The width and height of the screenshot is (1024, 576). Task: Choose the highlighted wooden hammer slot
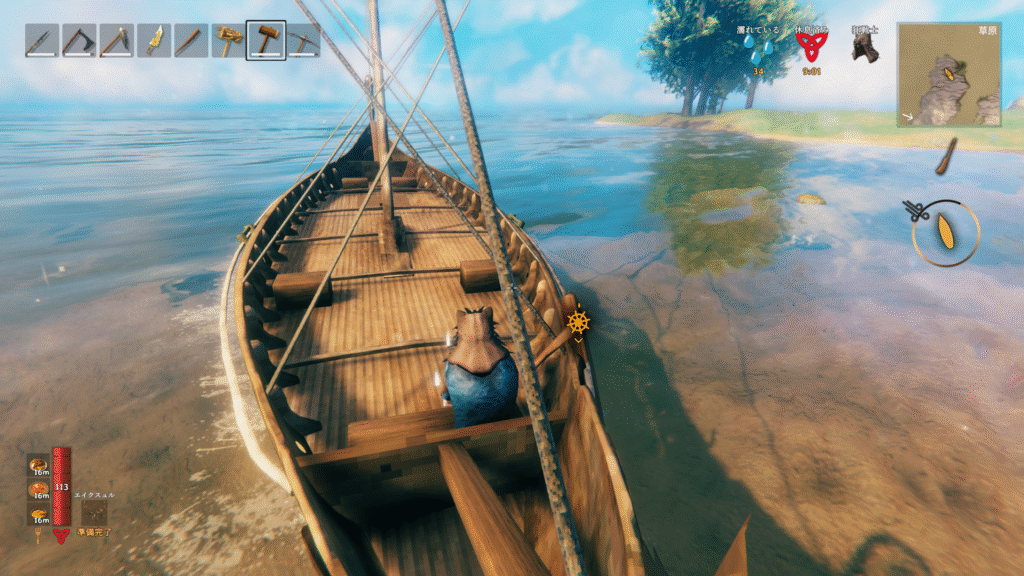point(266,41)
